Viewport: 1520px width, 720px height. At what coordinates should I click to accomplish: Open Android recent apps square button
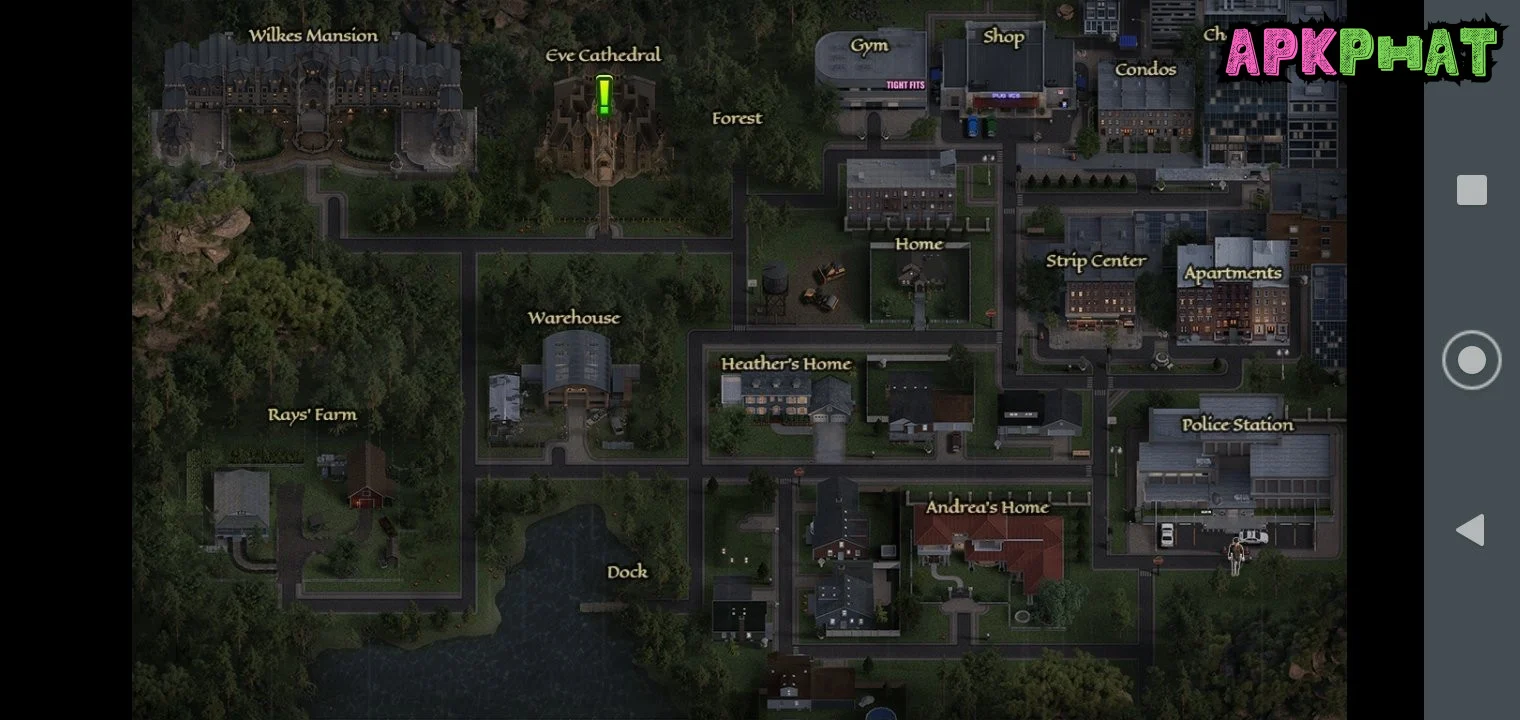[1471, 190]
